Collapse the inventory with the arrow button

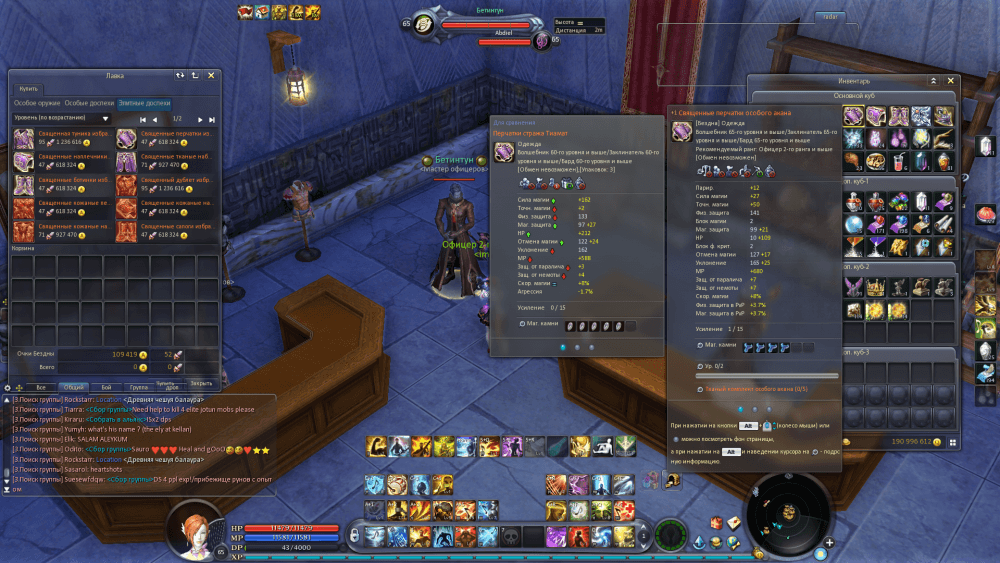point(933,80)
